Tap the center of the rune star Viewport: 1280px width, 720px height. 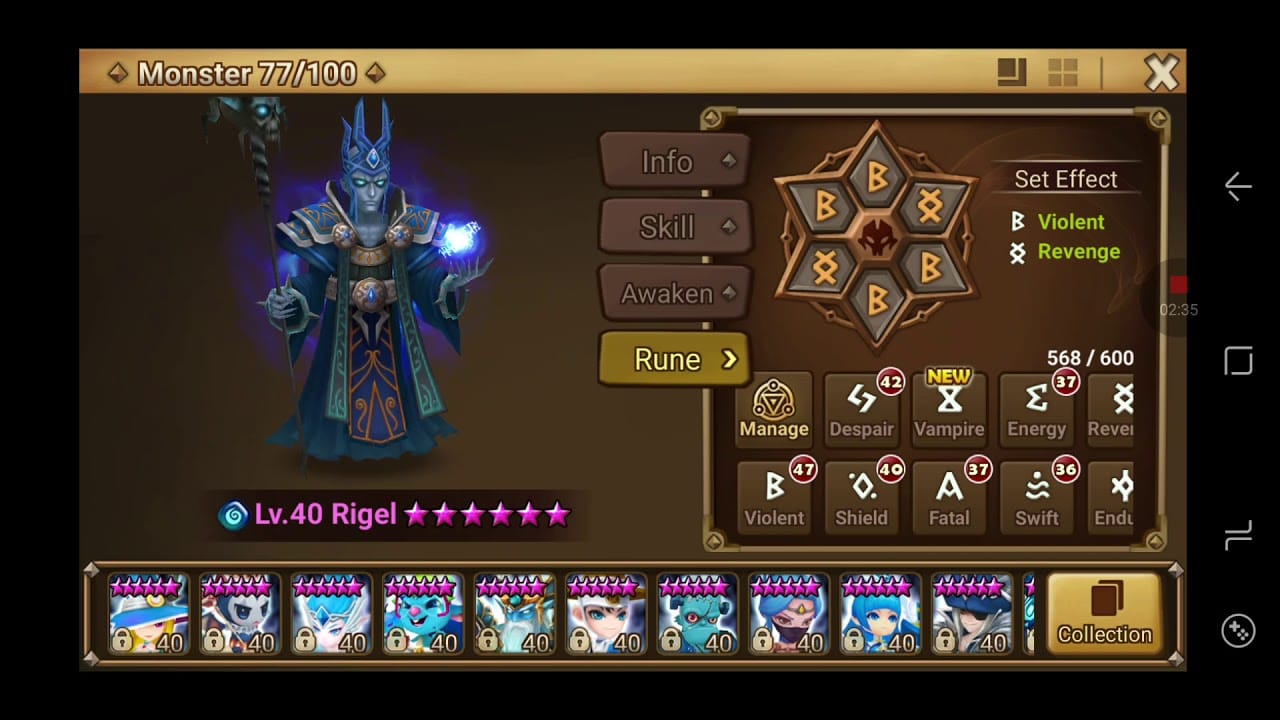pos(876,236)
